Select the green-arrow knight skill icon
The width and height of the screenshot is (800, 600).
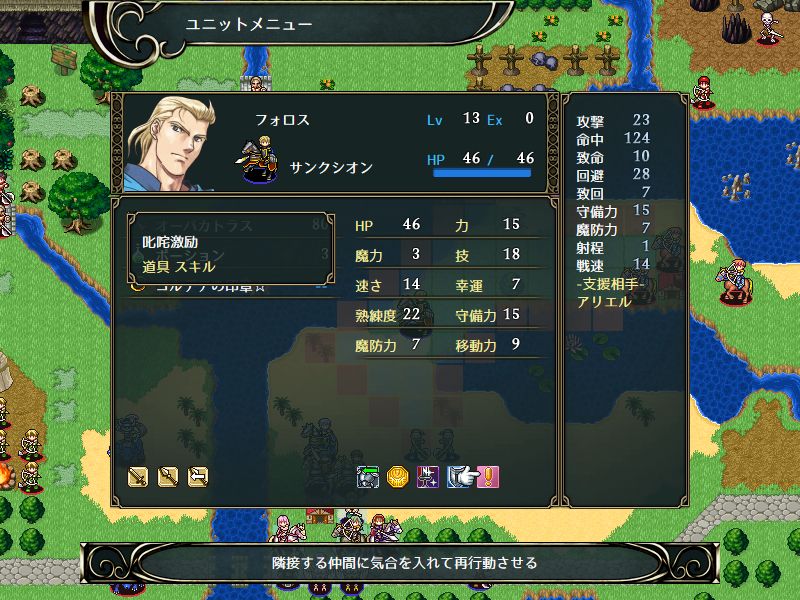point(368,477)
